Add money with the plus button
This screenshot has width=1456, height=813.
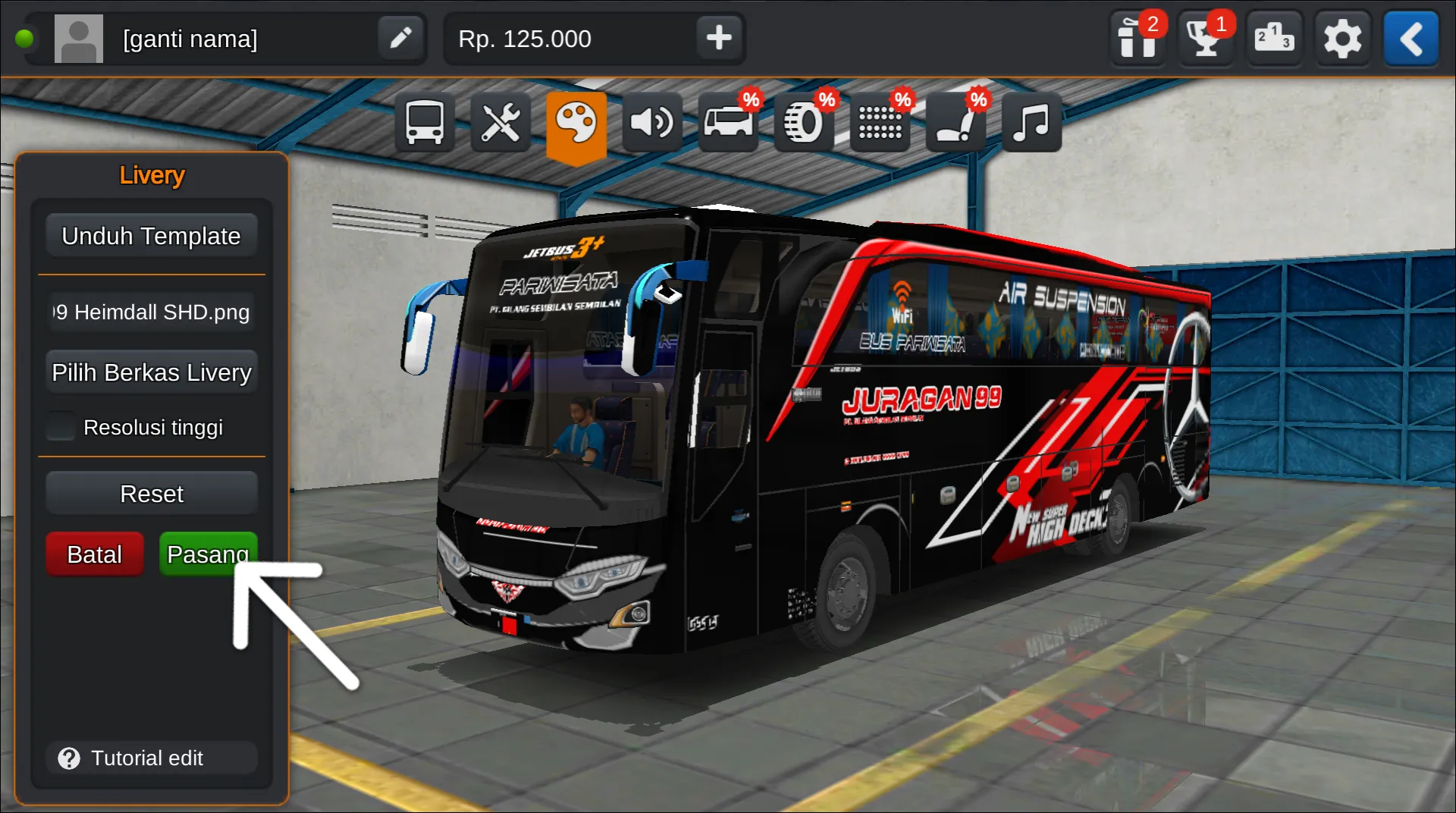(718, 38)
